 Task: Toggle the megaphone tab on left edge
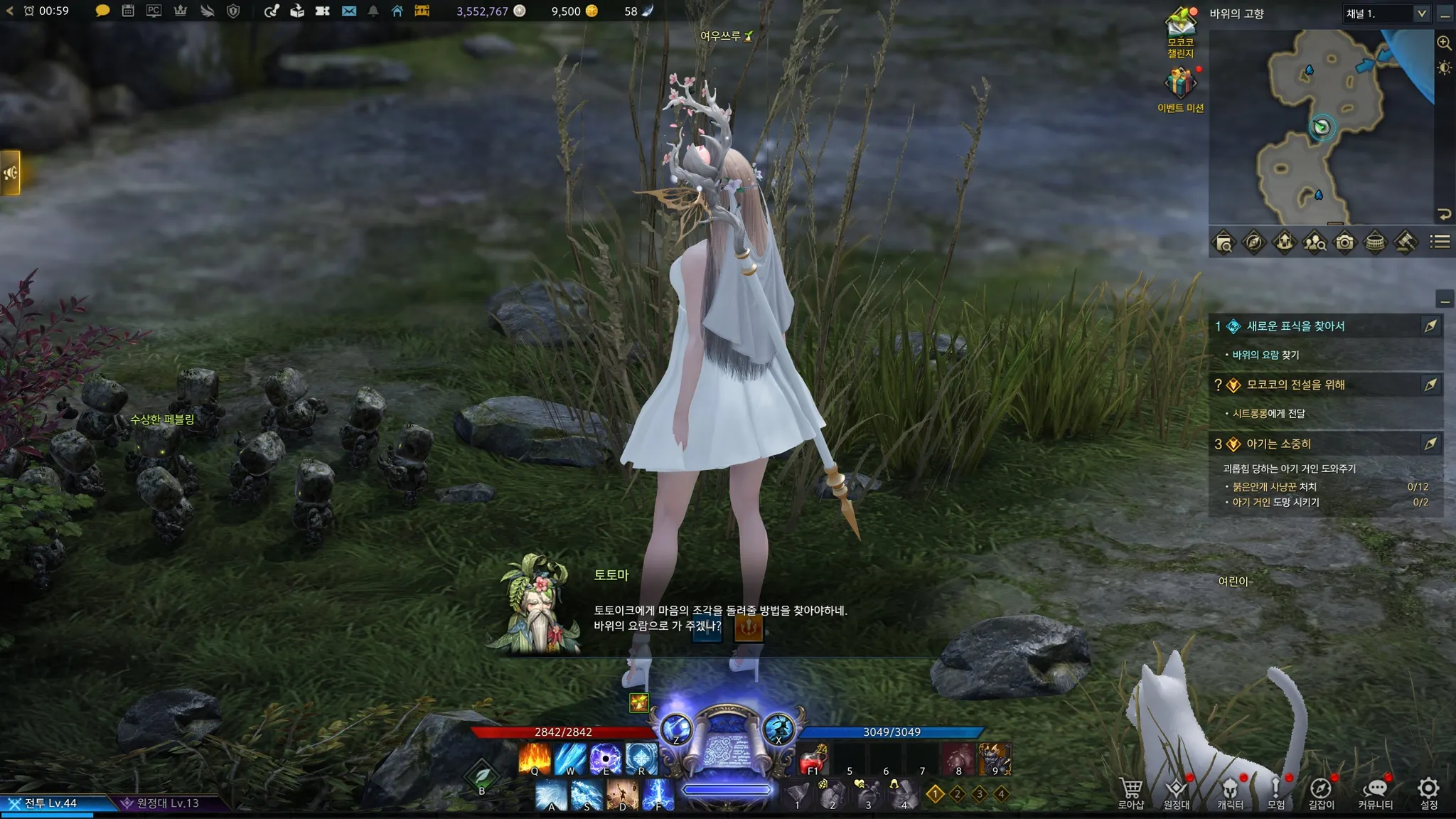tap(10, 172)
